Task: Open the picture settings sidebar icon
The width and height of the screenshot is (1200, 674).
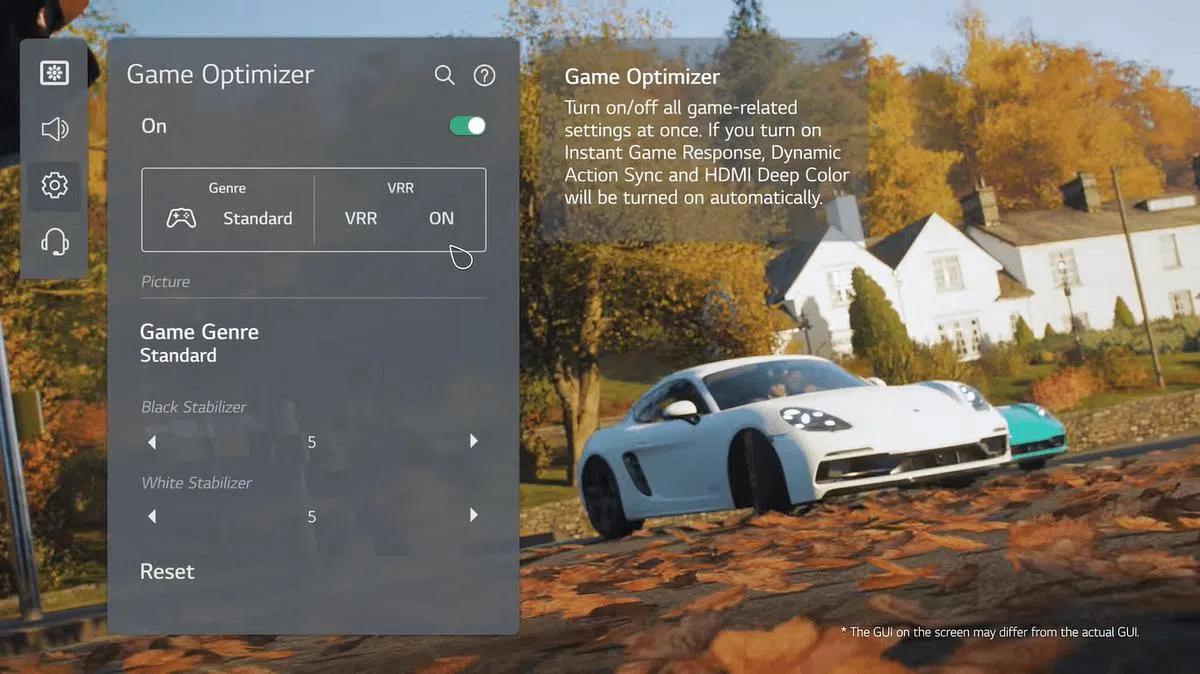Action: tap(54, 73)
